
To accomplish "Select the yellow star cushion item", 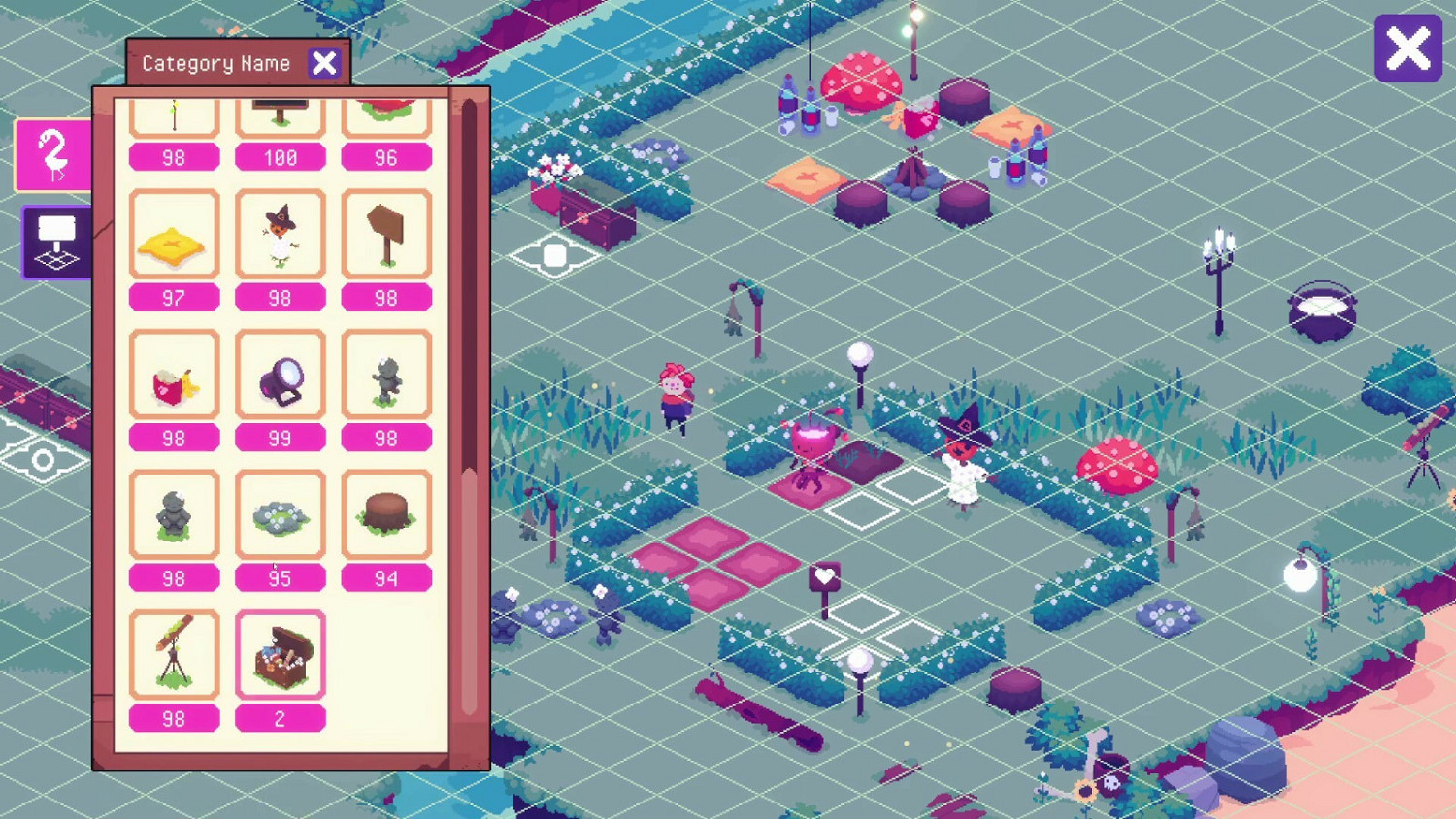I will click(x=175, y=233).
